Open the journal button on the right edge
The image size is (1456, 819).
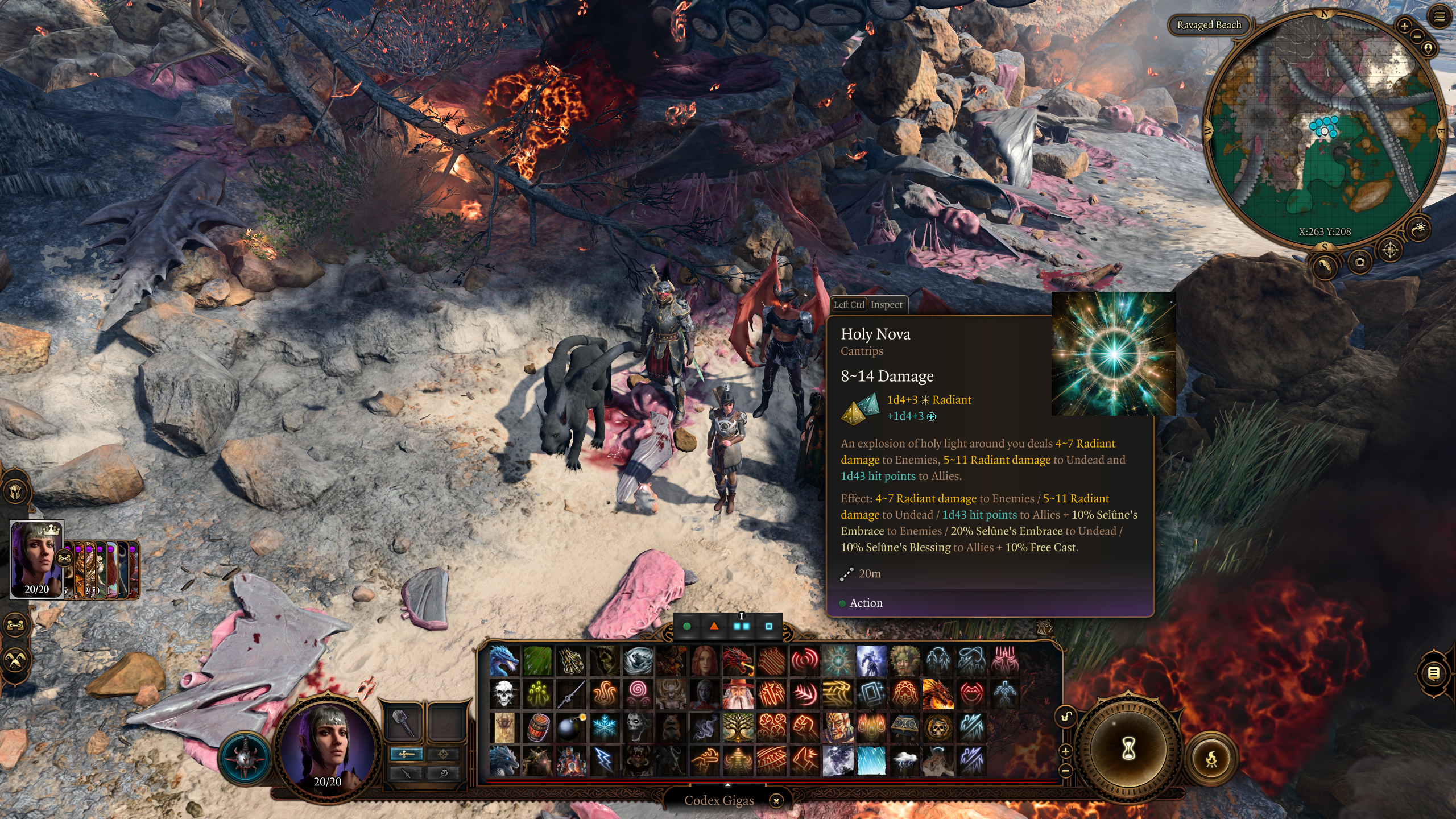(x=1434, y=673)
